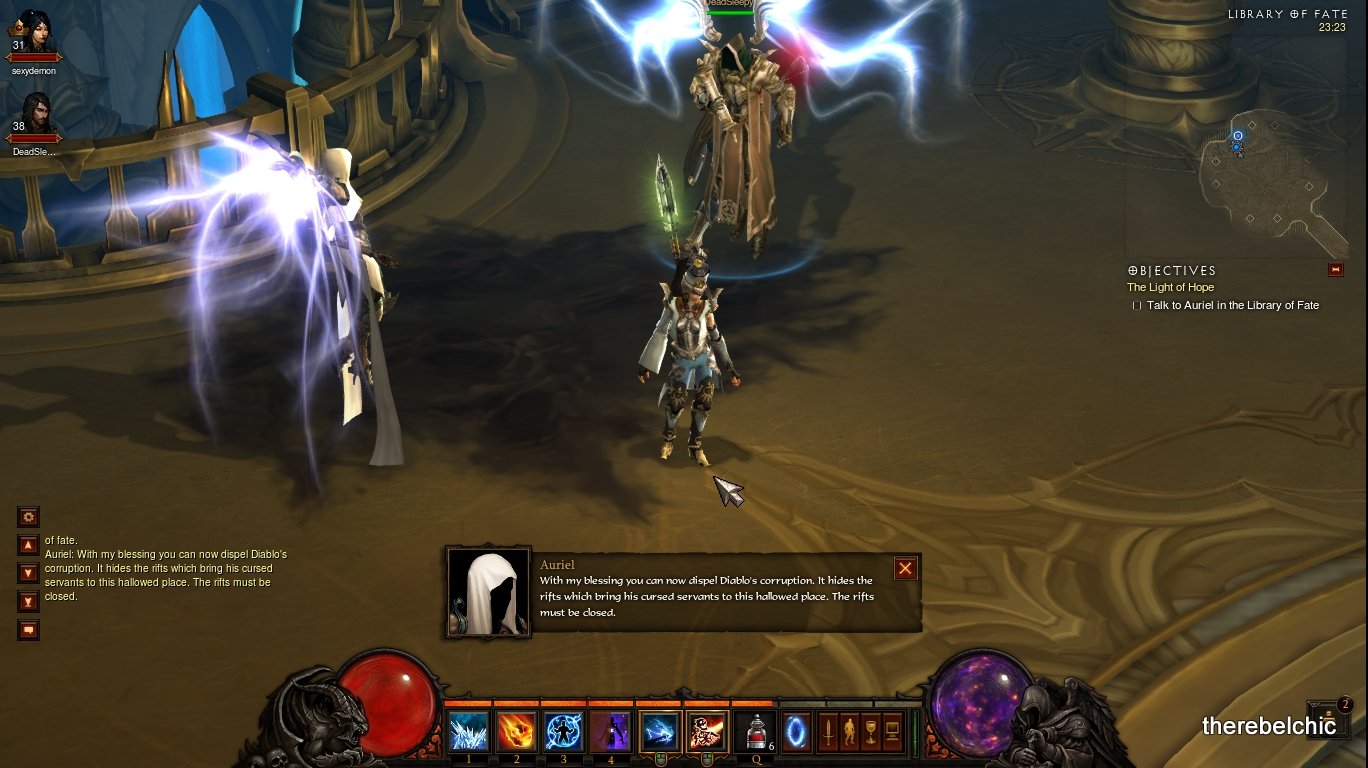Select the red beam right-mouse skill
This screenshot has width=1368, height=768.
coord(706,731)
